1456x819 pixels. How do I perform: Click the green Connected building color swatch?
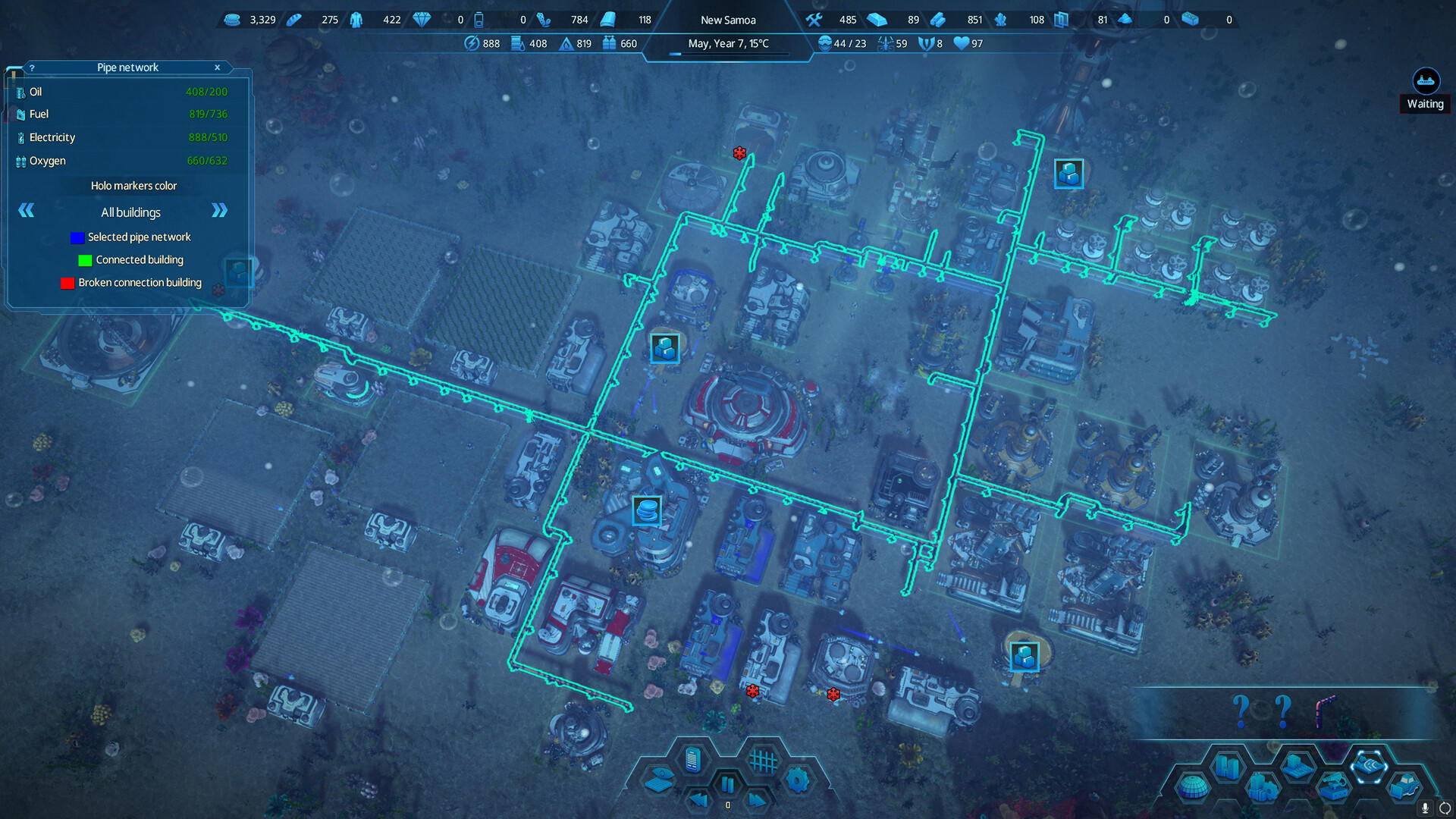click(84, 260)
